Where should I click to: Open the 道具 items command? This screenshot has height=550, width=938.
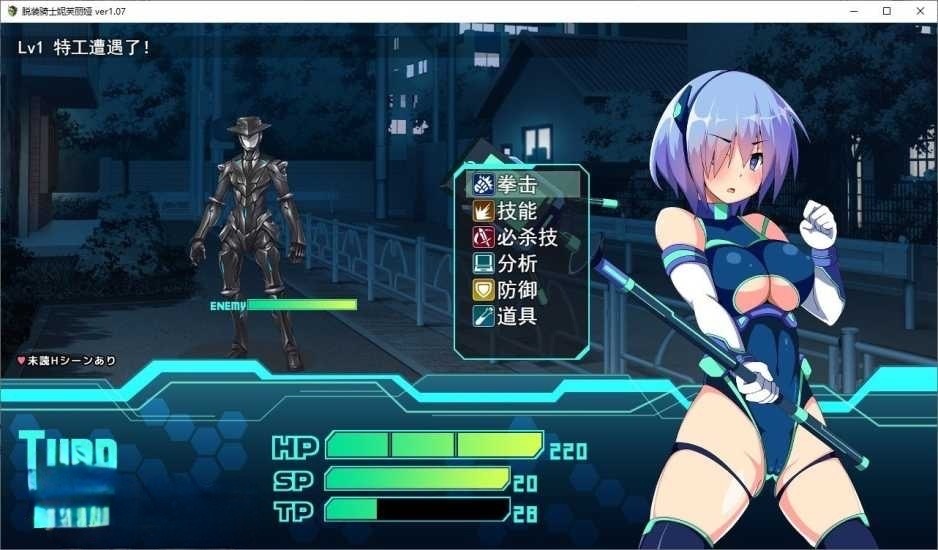pyautogui.click(x=517, y=316)
